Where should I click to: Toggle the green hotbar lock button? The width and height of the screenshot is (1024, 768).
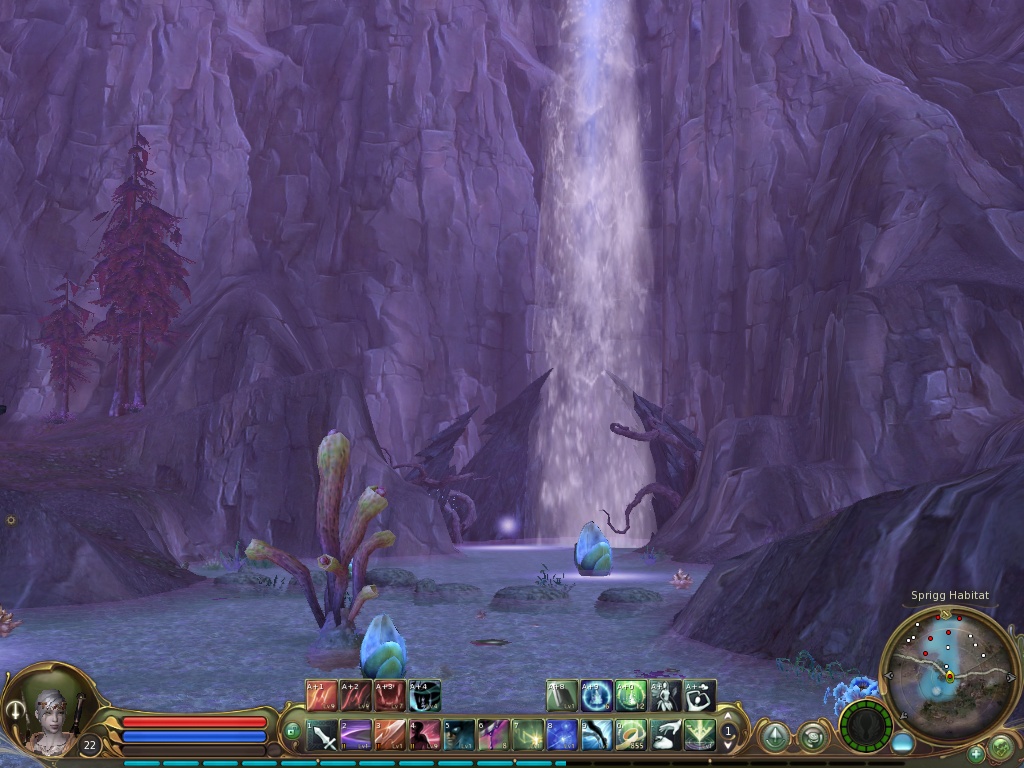coord(292,733)
